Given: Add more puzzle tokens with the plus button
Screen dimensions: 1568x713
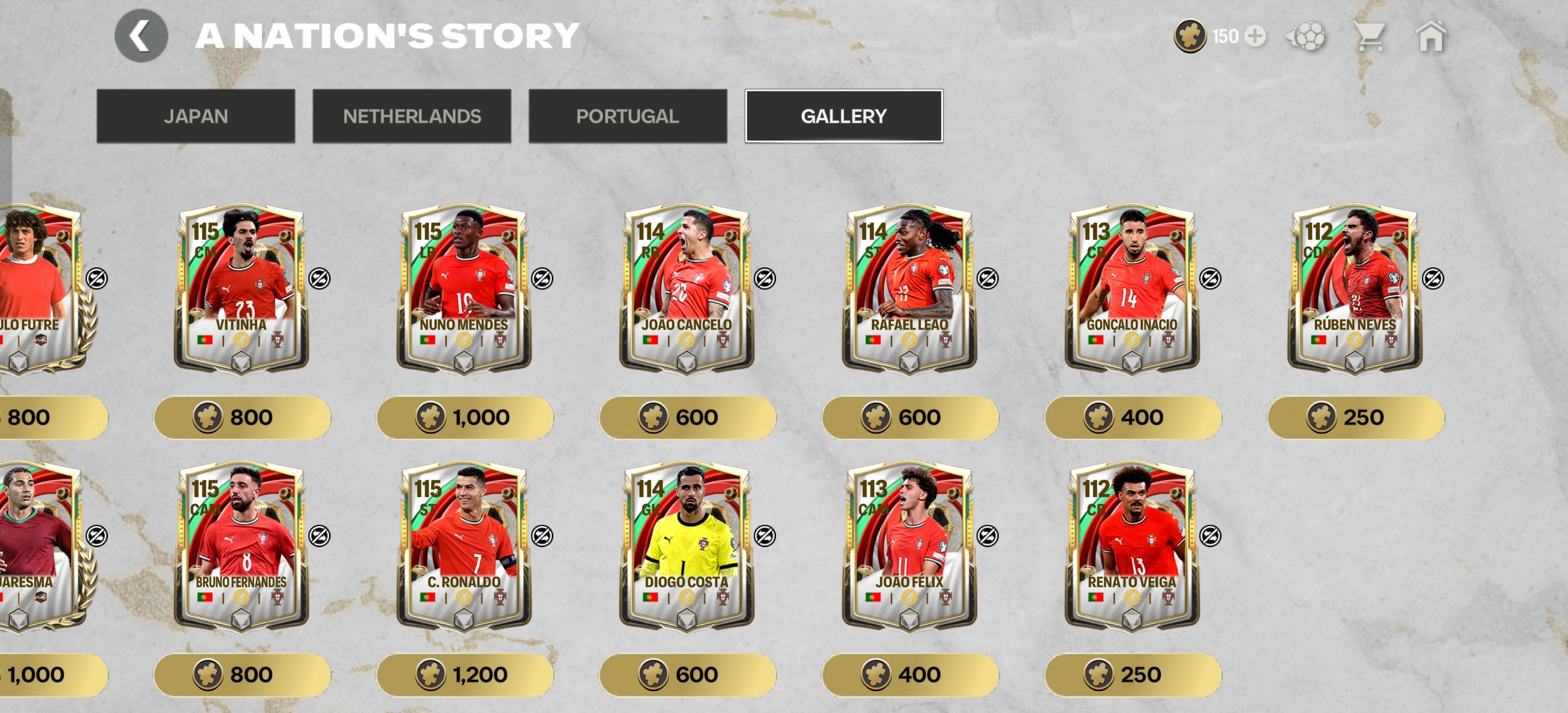Looking at the screenshot, I should [x=1255, y=37].
